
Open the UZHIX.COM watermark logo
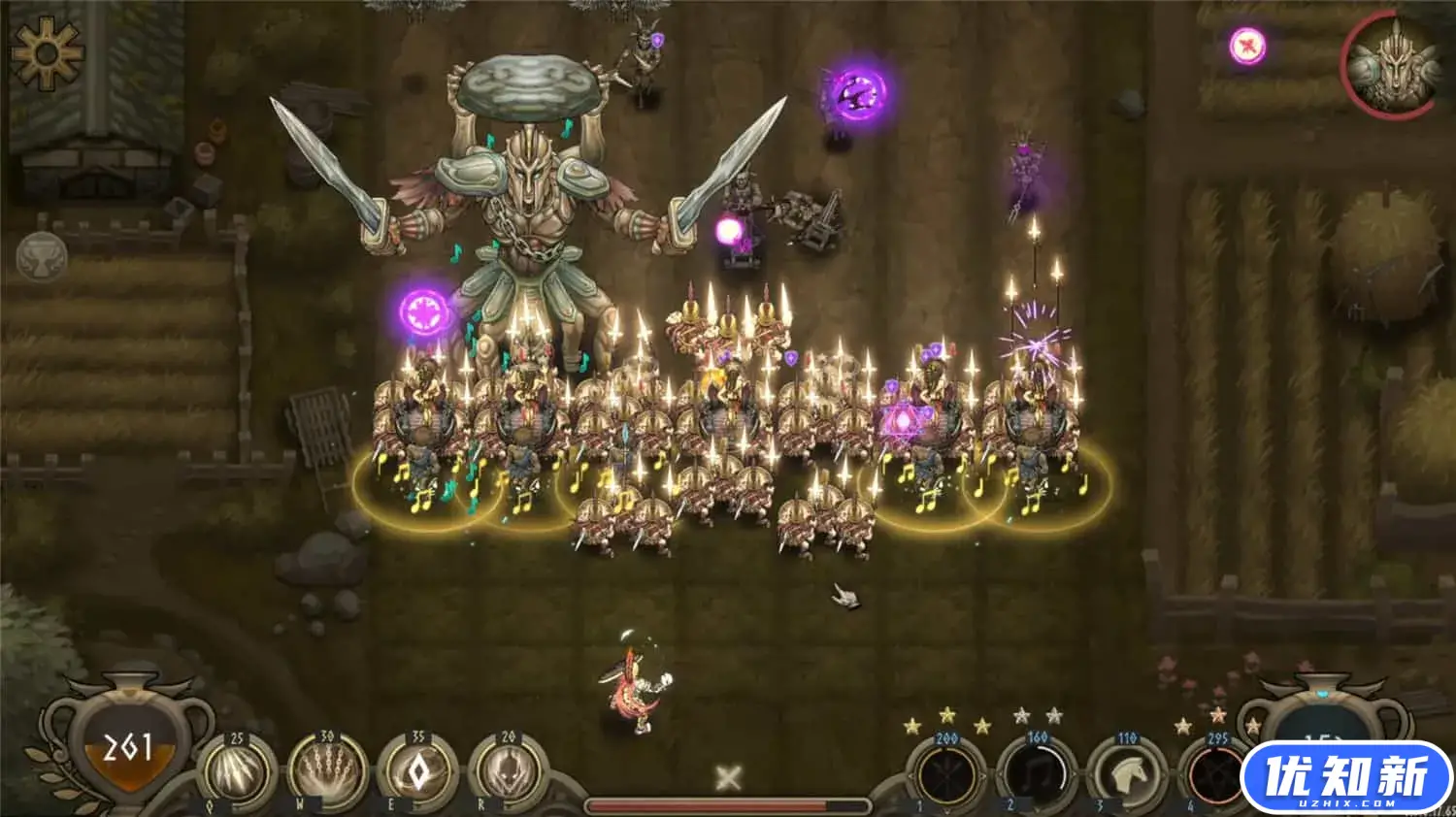(1347, 777)
